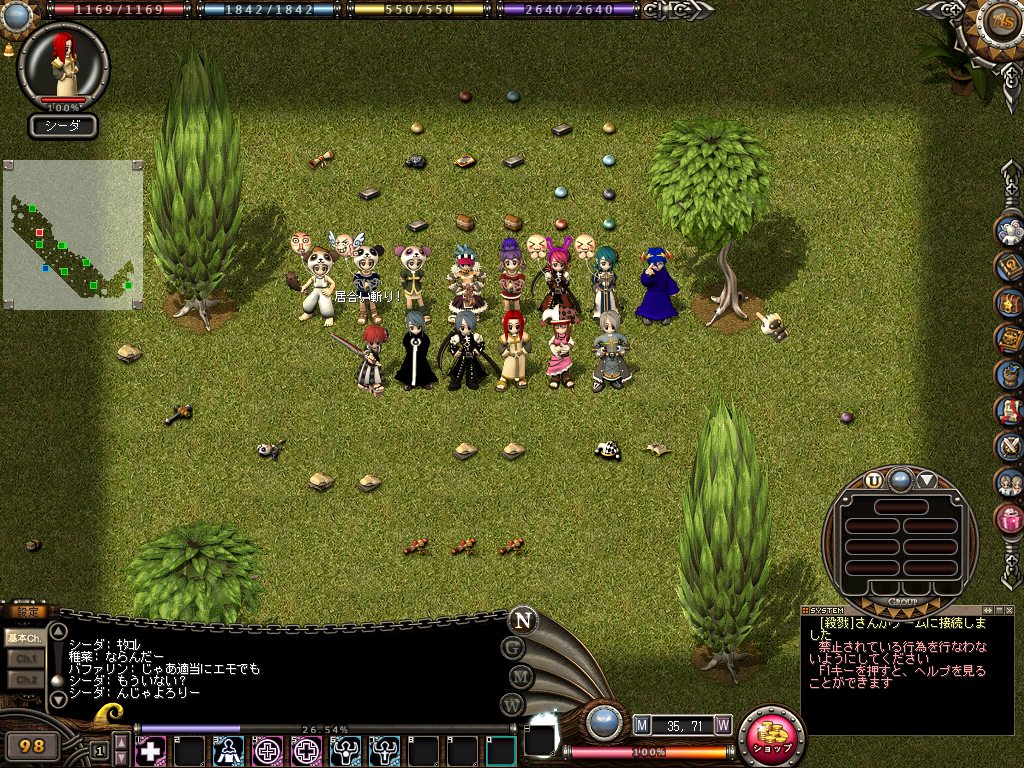Click the M button beside coordinates

point(642,724)
